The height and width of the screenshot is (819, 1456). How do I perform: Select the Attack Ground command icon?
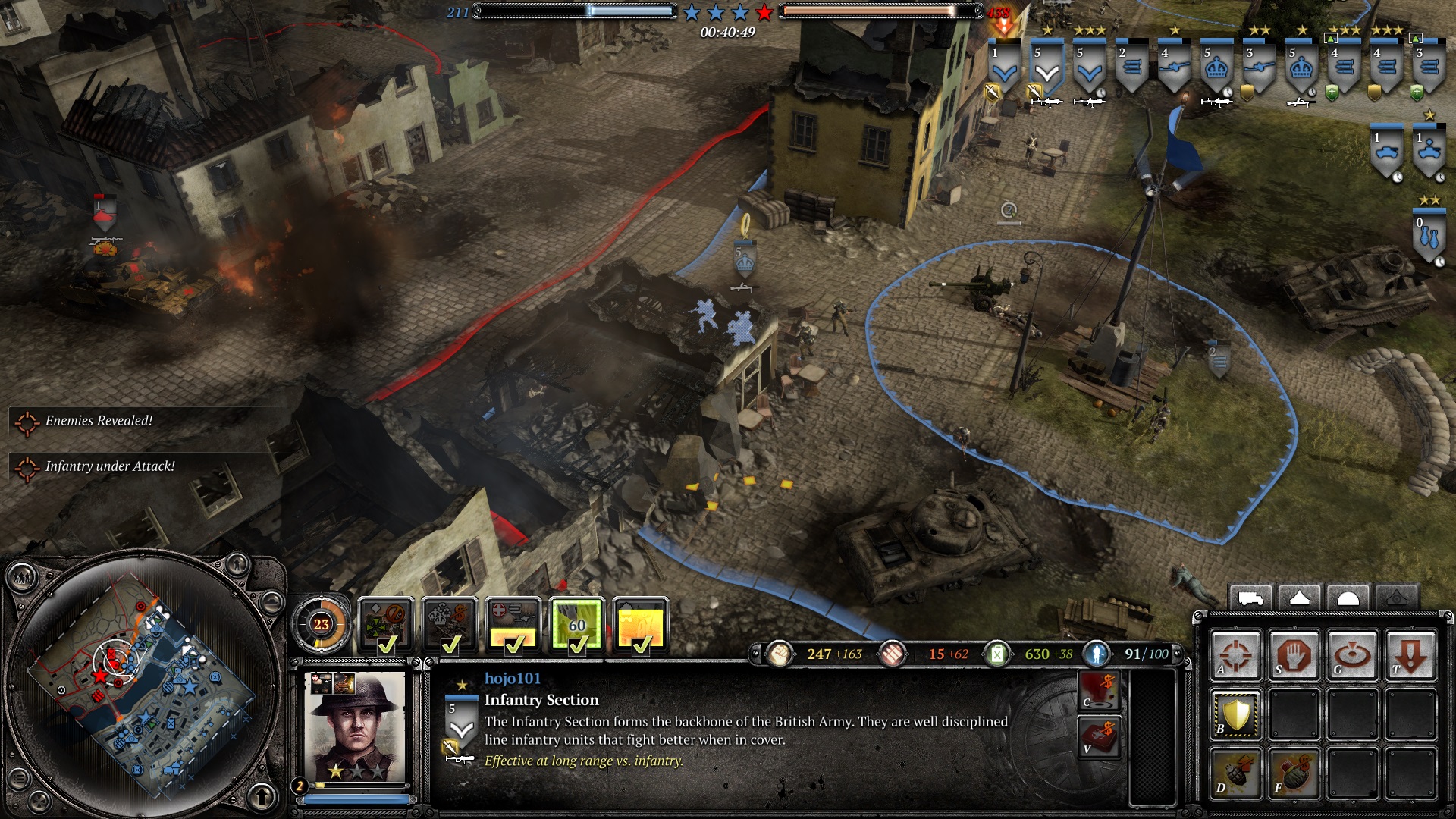tap(1352, 655)
